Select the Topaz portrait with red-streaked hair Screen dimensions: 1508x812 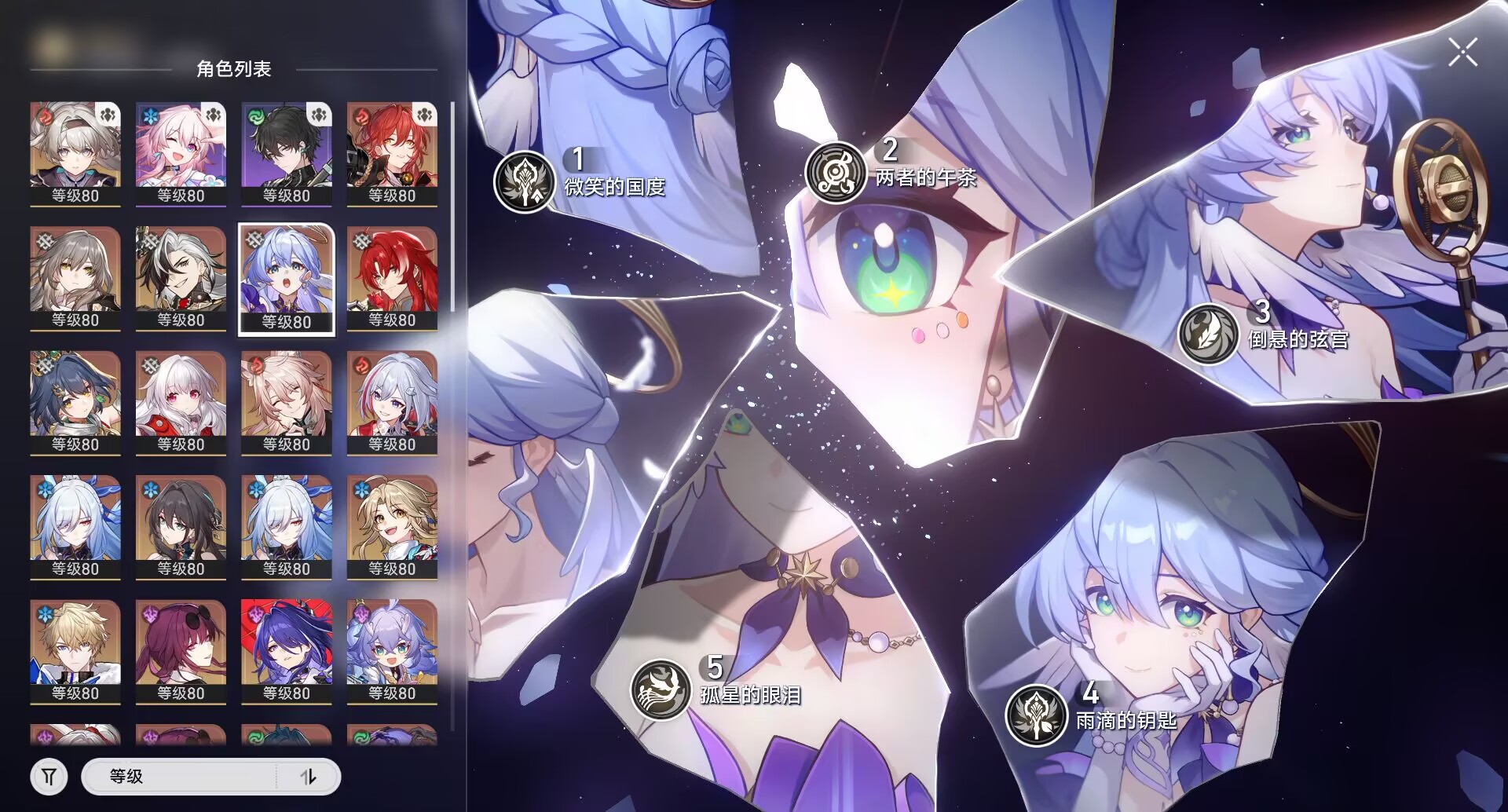[392, 402]
